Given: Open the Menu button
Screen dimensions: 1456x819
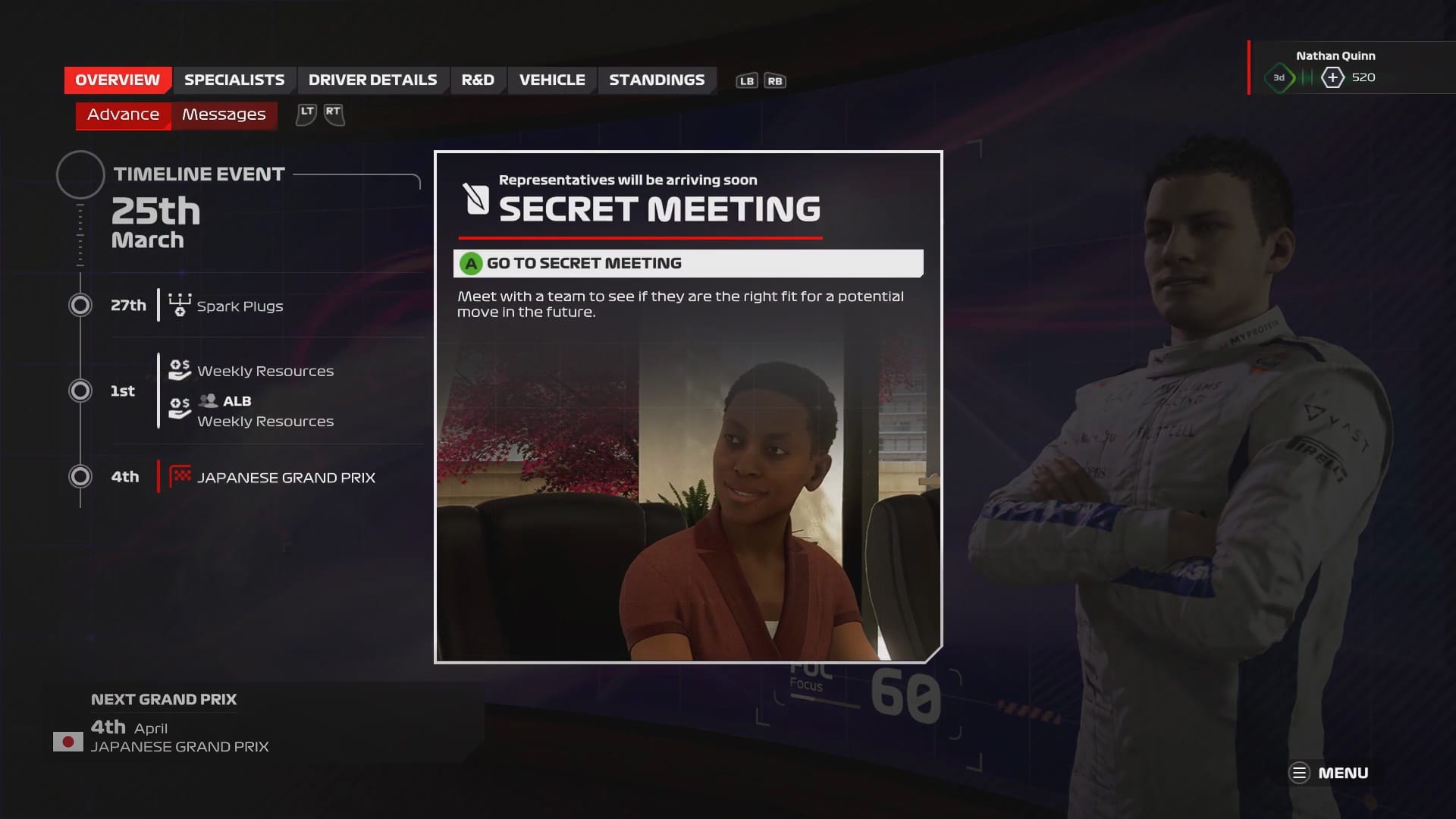Looking at the screenshot, I should click(1329, 773).
